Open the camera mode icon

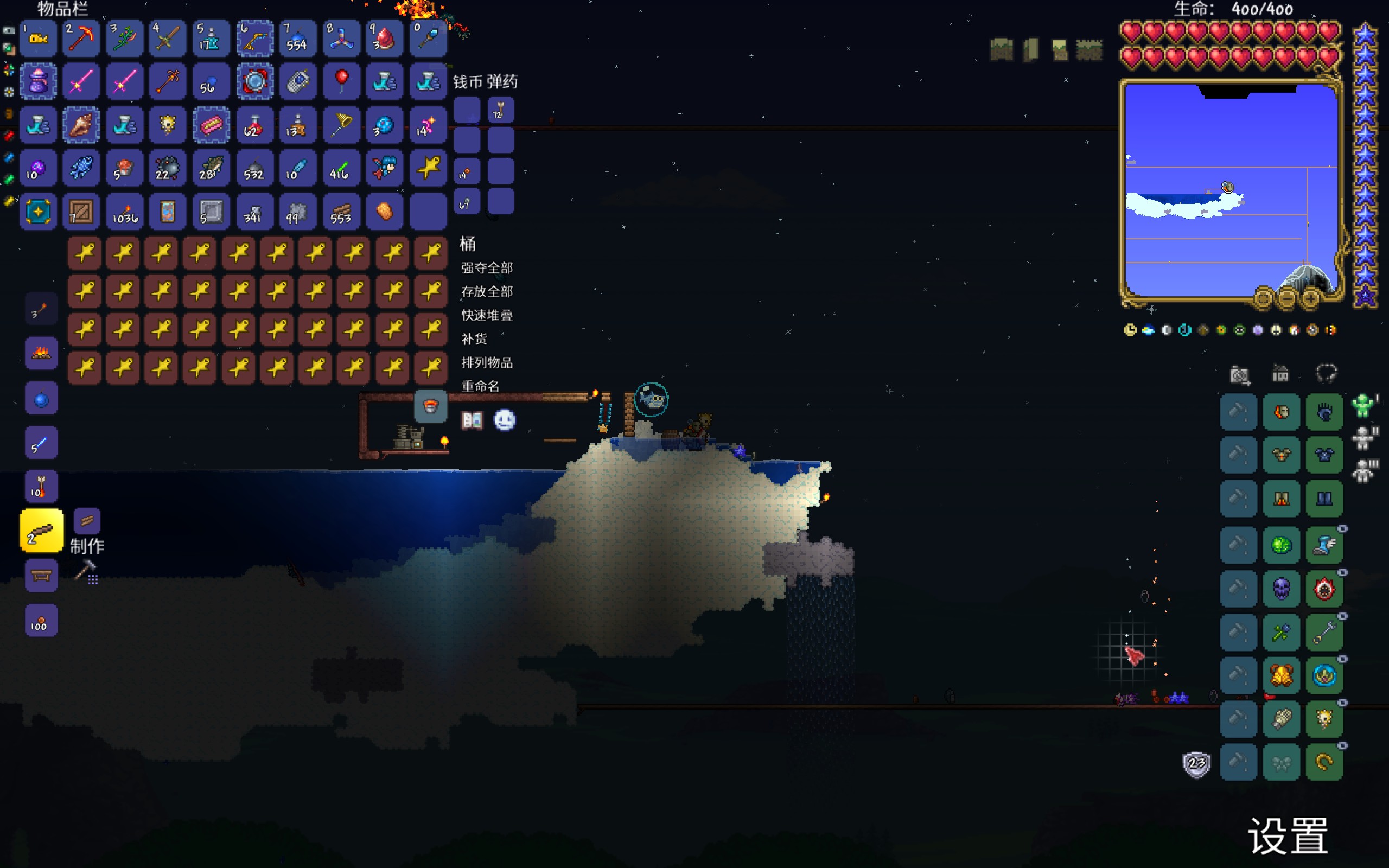pyautogui.click(x=1240, y=375)
